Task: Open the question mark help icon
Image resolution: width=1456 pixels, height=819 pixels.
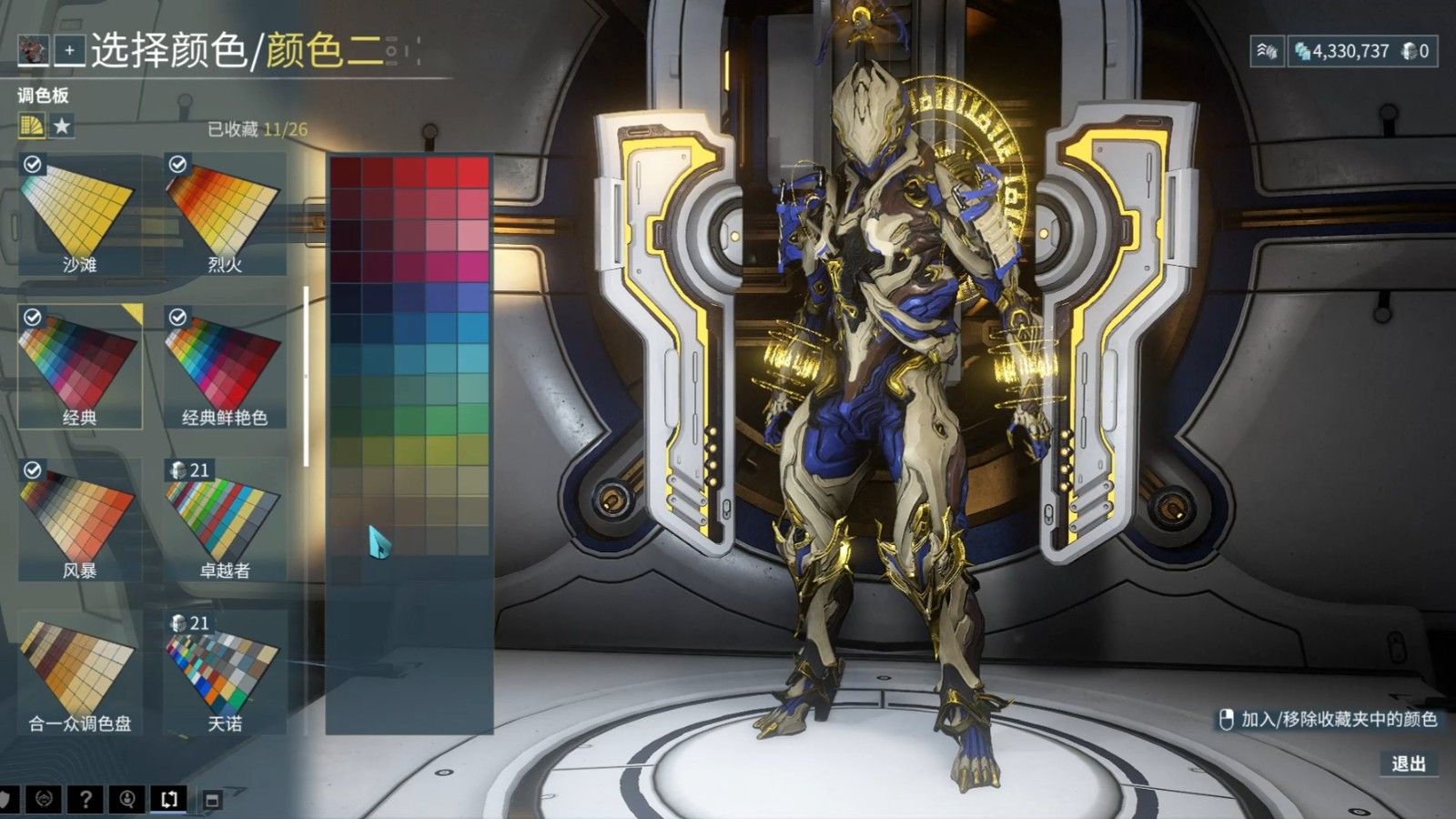Action: click(x=86, y=800)
